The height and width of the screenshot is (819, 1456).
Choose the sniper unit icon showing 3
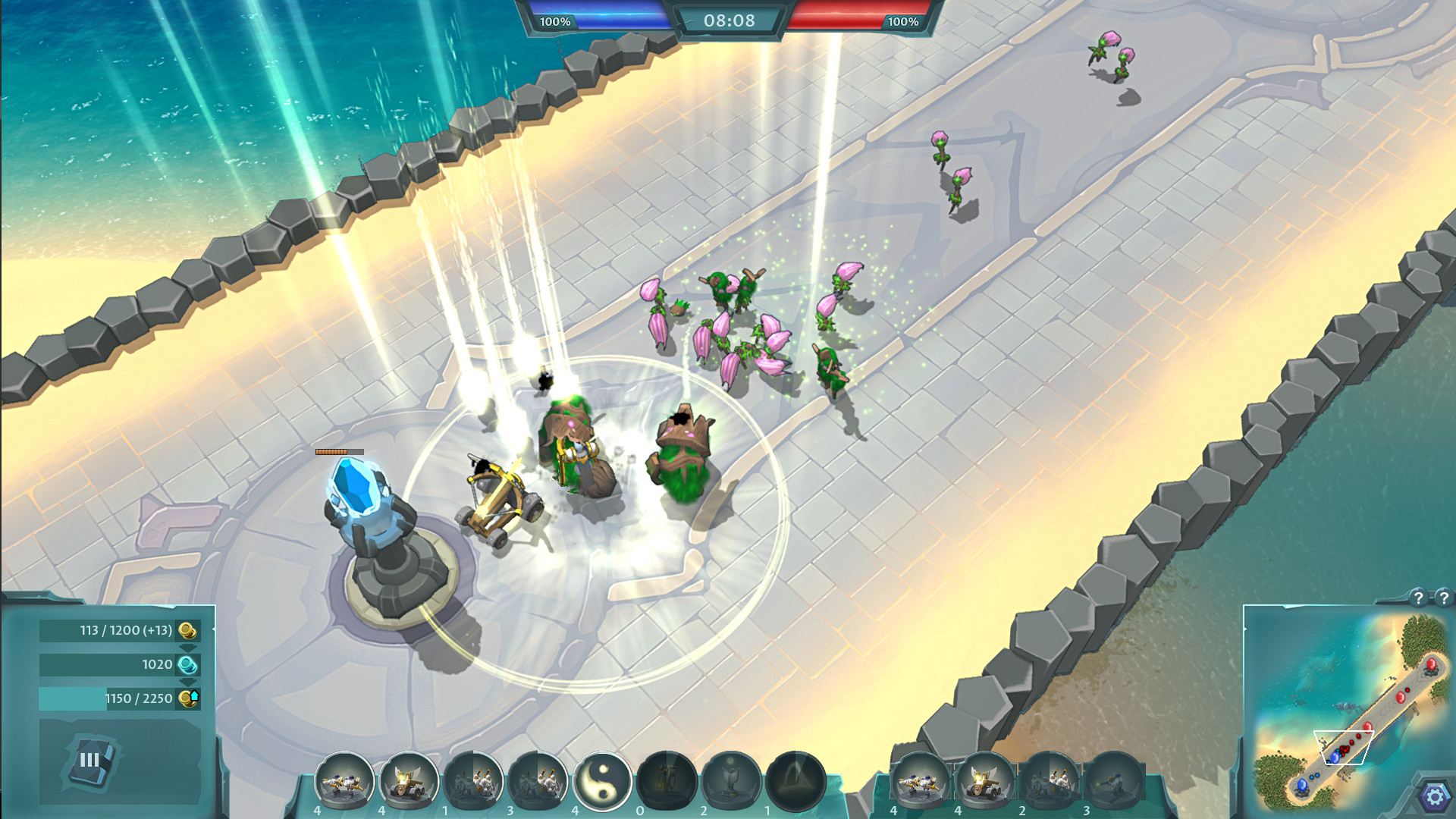(x=1113, y=781)
